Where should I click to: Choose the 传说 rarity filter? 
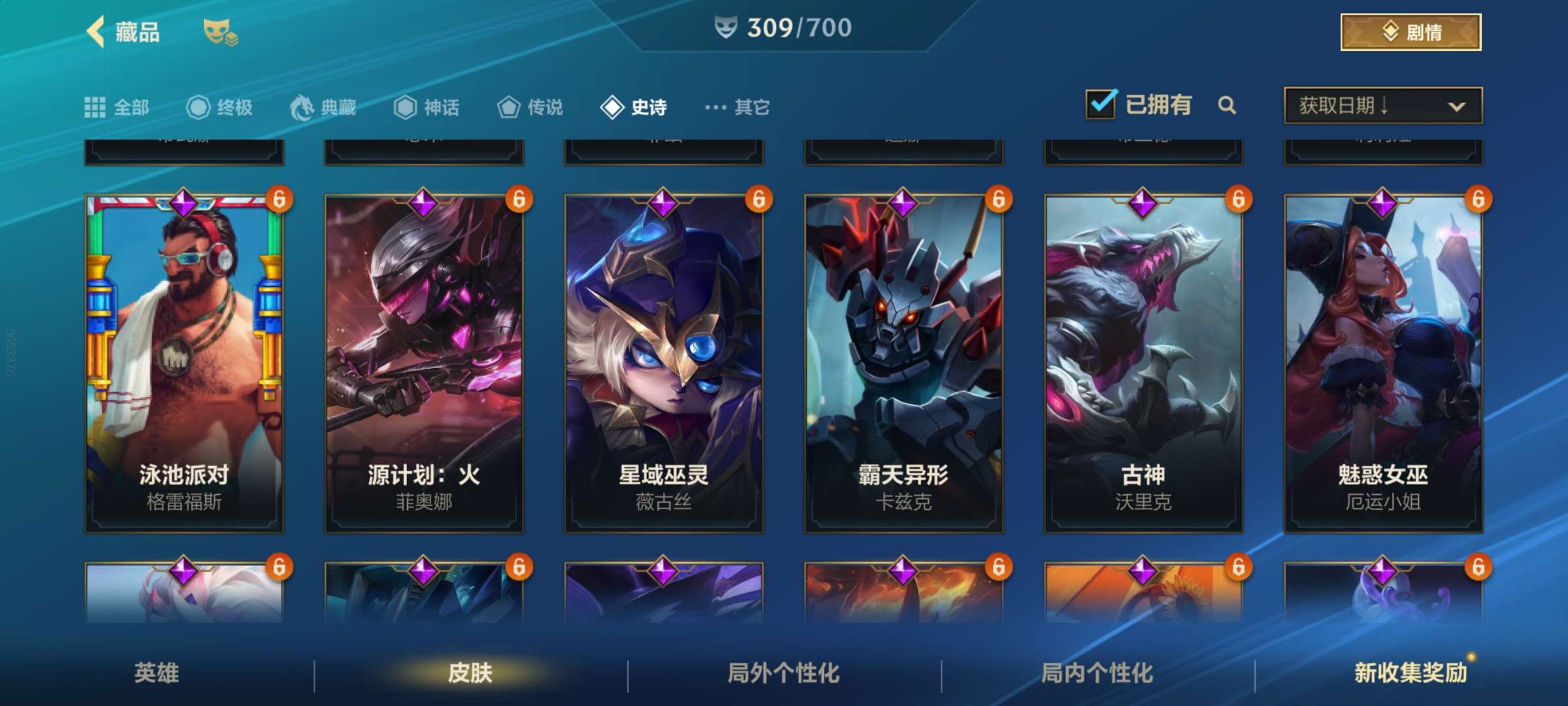tap(530, 107)
